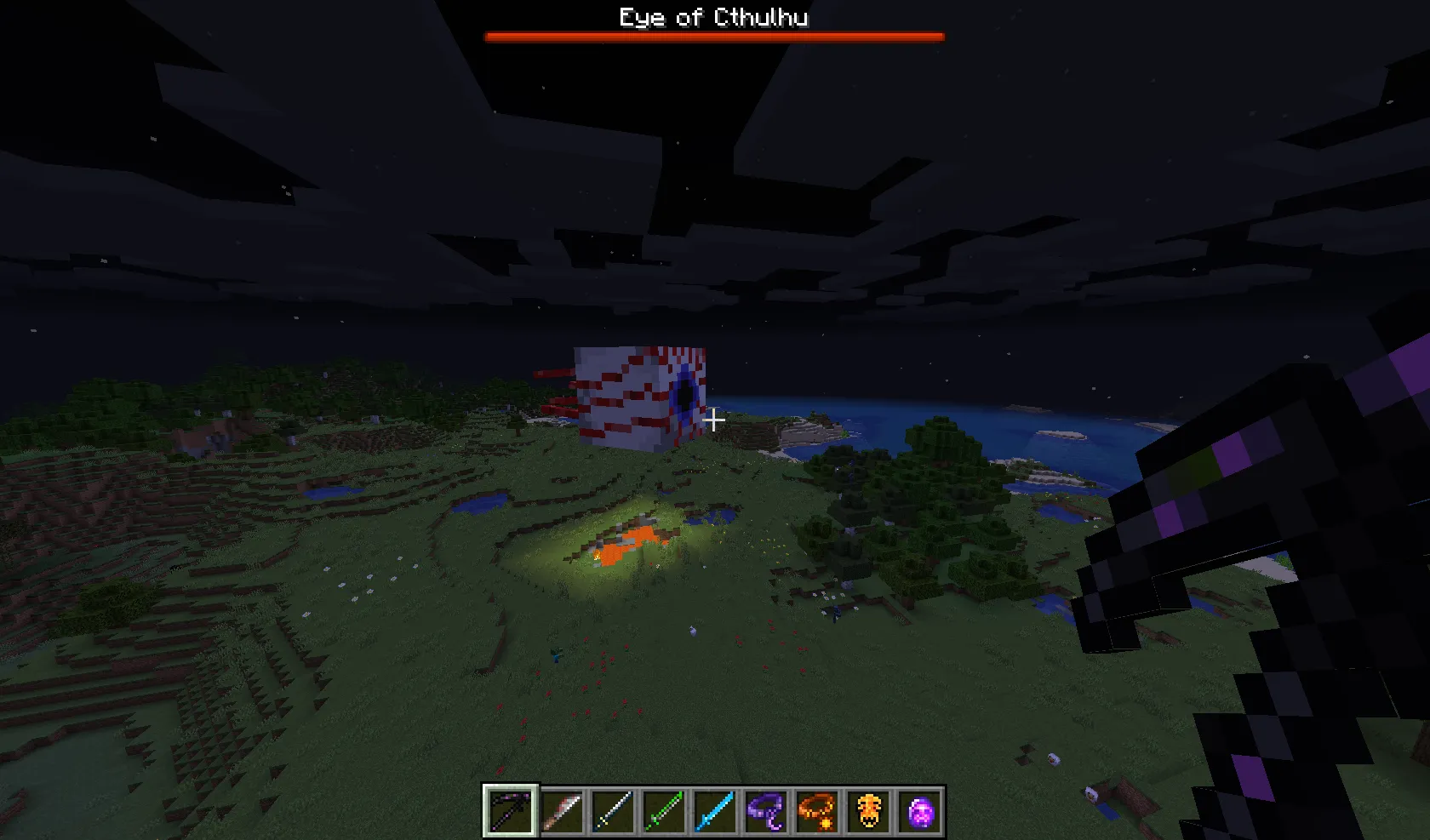Image resolution: width=1430 pixels, height=840 pixels.
Task: Click the crosshair at screen center
Action: click(713, 420)
